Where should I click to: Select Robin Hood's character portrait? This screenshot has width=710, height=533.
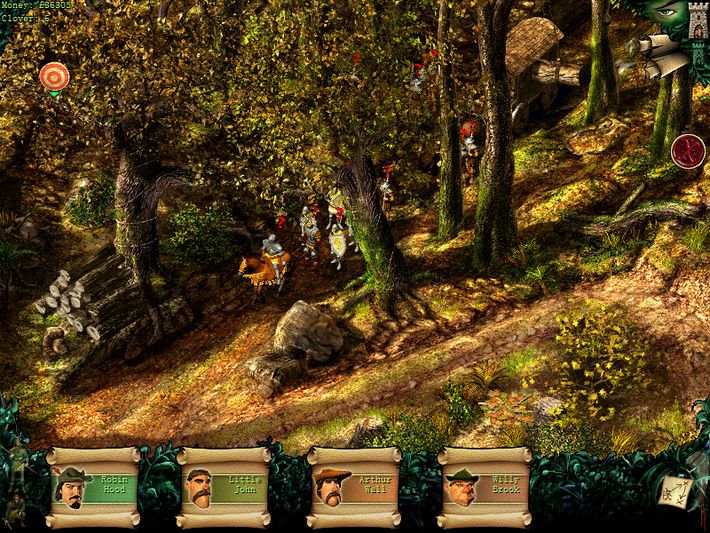[93, 487]
